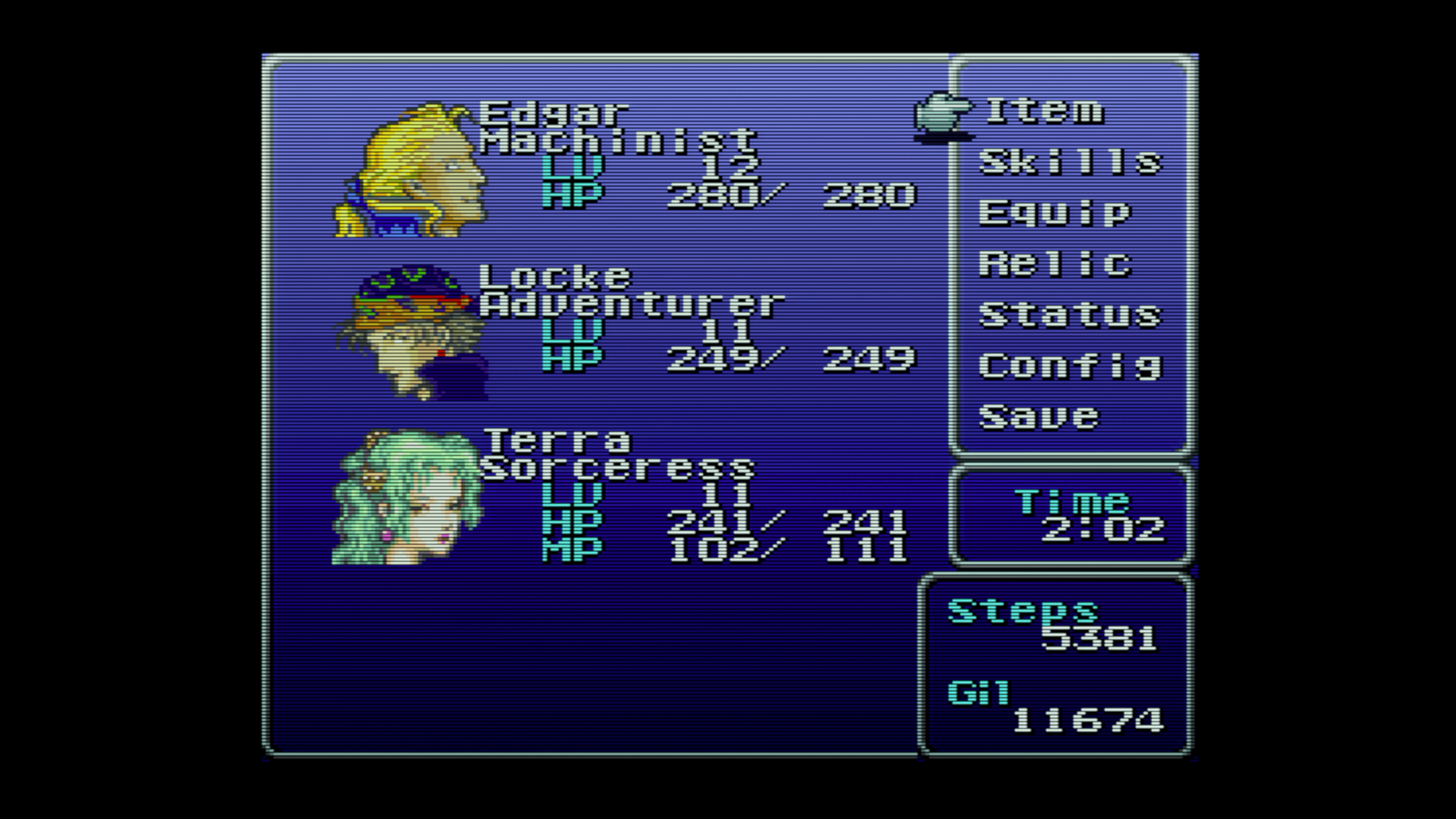Viewport: 1456px width, 819px height.
Task: Open the Relic screen
Action: click(x=1055, y=264)
